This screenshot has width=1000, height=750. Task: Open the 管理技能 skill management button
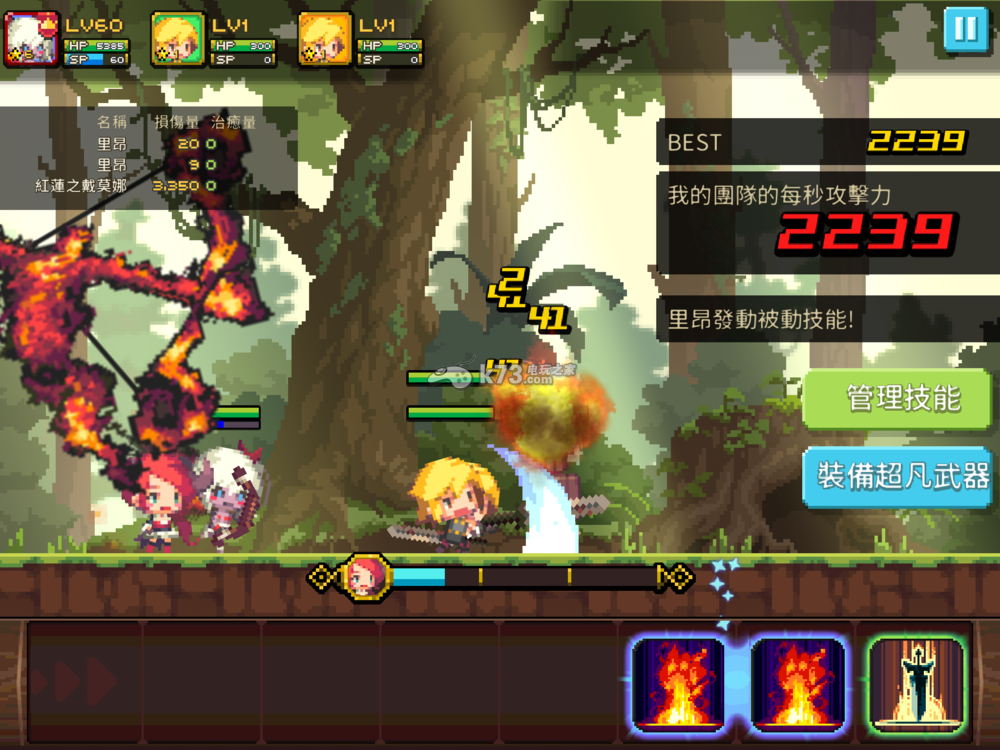[x=903, y=398]
